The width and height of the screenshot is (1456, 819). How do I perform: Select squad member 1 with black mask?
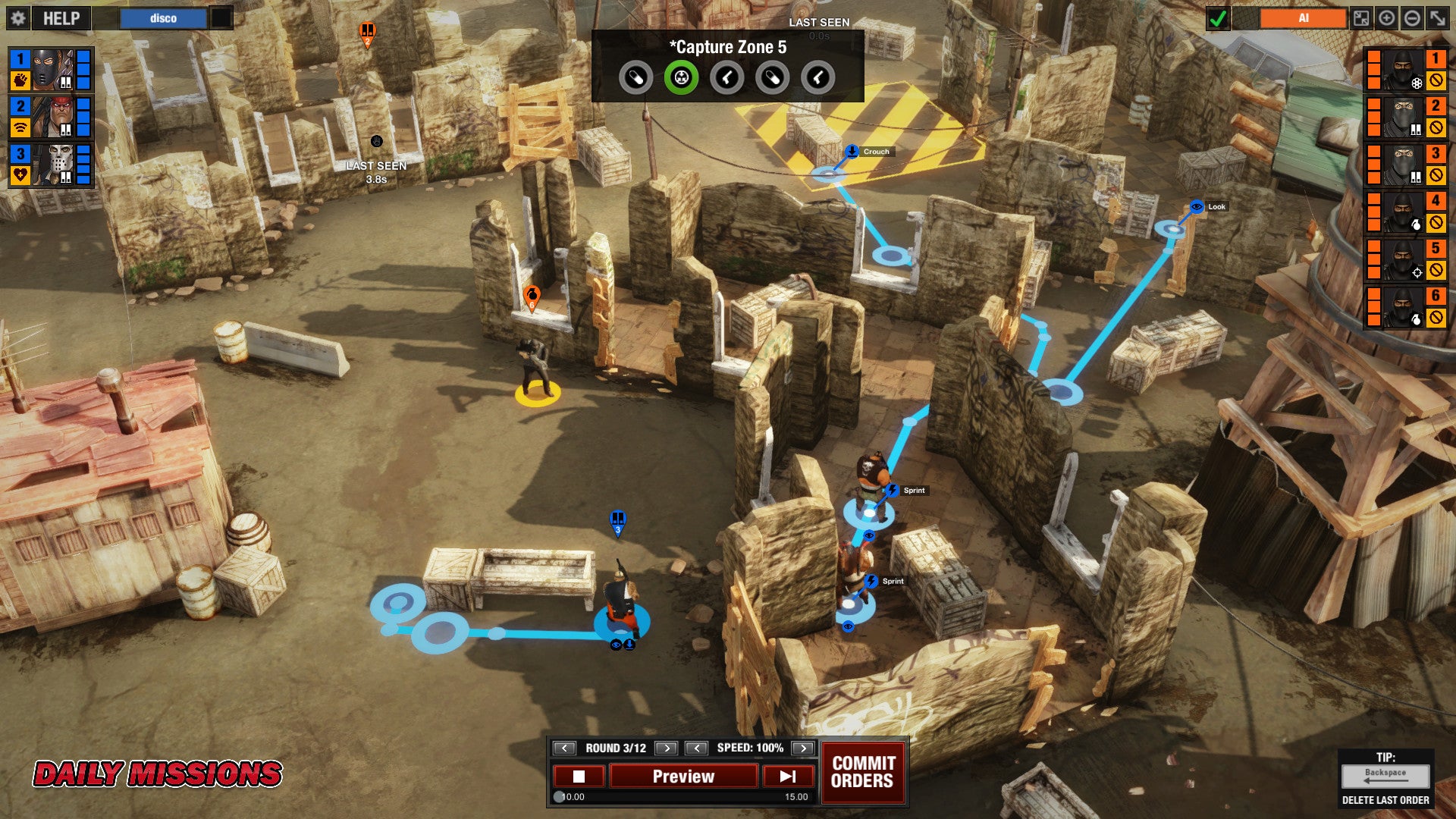(x=52, y=69)
